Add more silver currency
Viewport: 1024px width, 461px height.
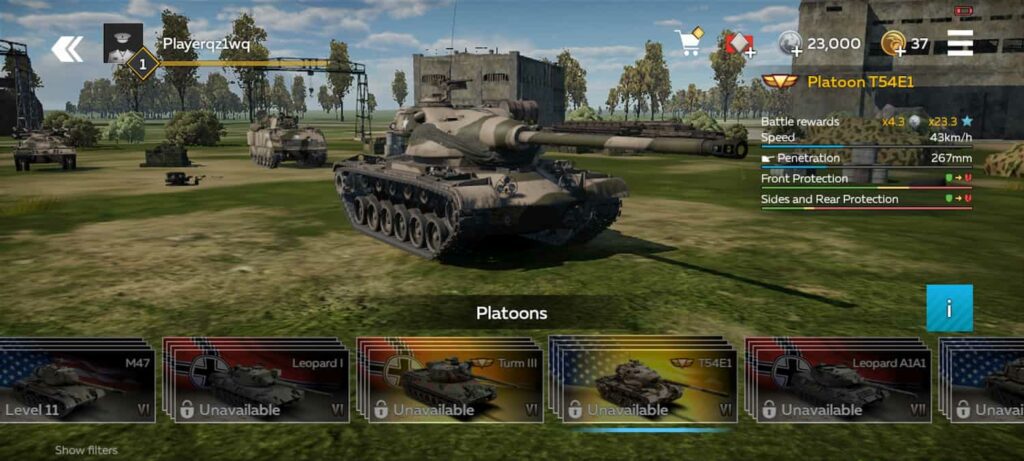coord(790,44)
